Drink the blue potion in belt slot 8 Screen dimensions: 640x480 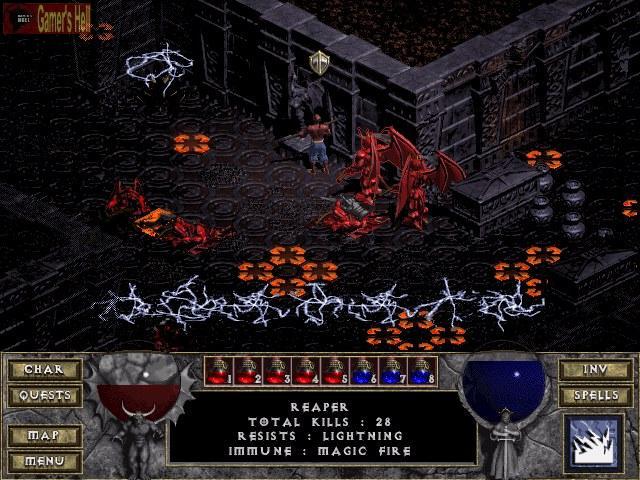[421, 372]
